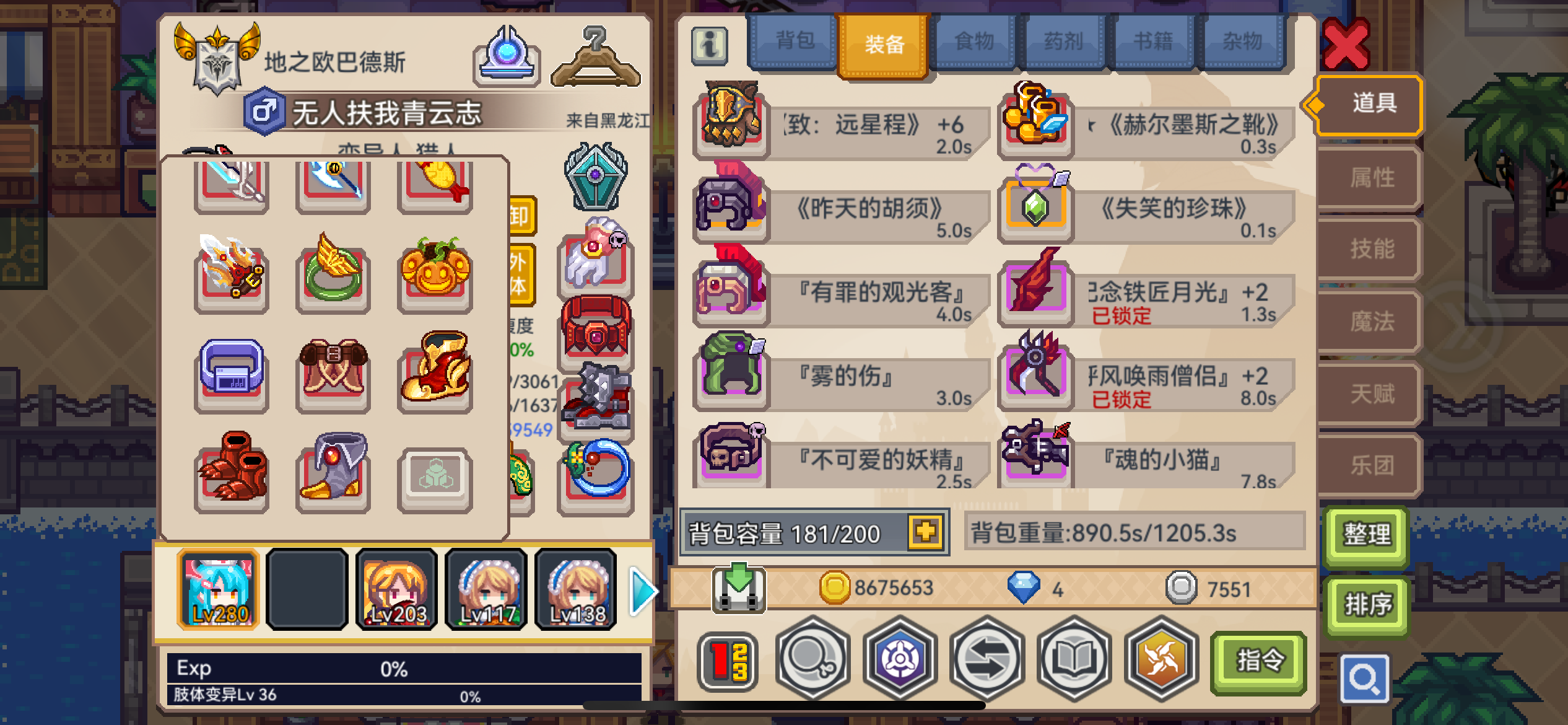Click the hanger icon on the character panel
This screenshot has height=725, width=1568.
click(596, 56)
